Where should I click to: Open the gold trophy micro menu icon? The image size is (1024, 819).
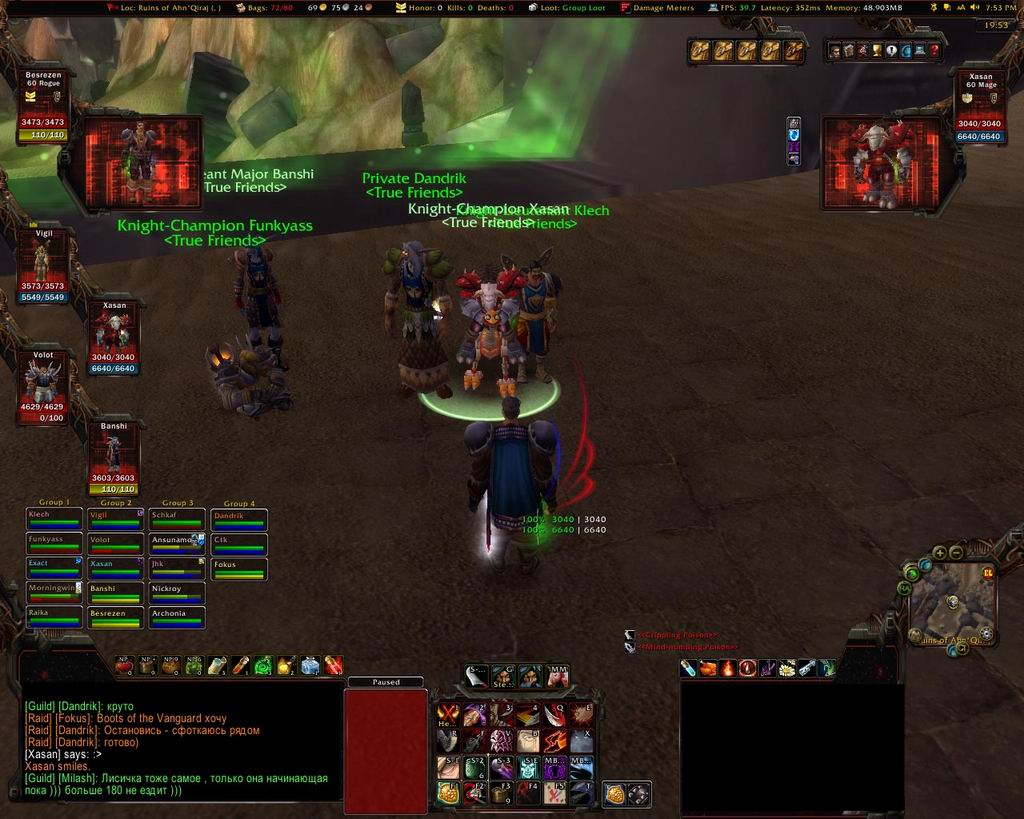[877, 50]
